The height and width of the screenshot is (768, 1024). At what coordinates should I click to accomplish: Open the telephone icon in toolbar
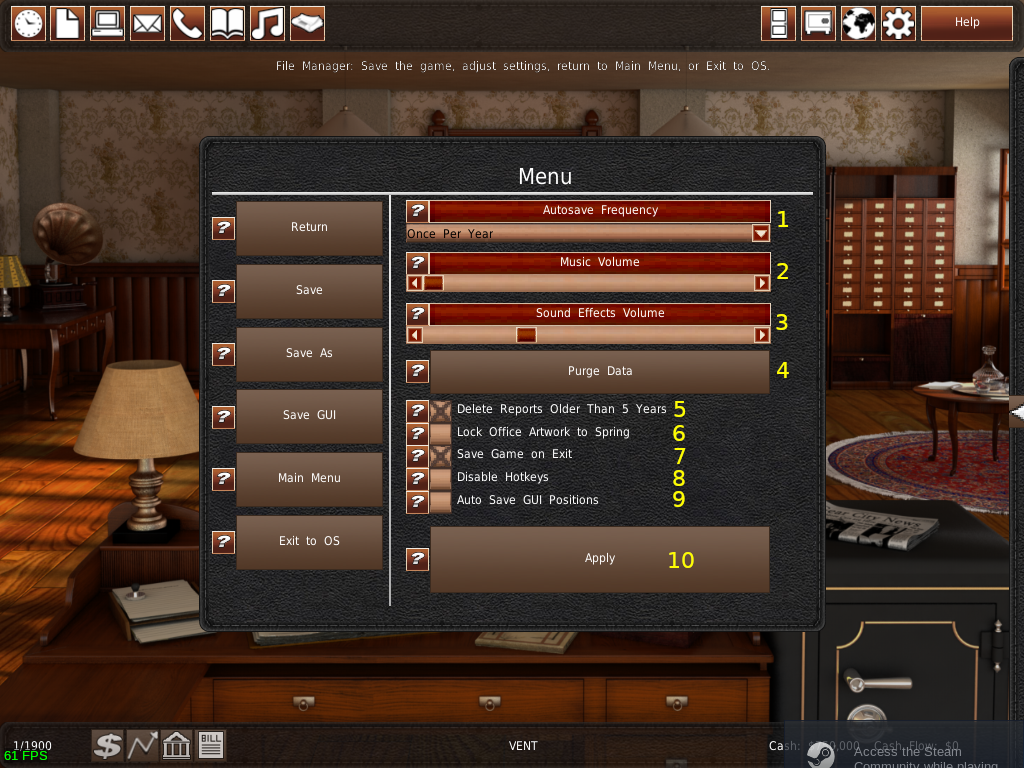(187, 23)
